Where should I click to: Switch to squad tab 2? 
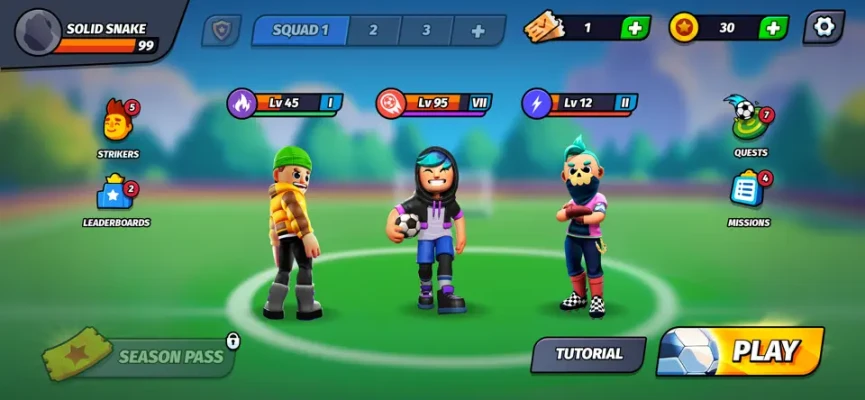pos(373,30)
